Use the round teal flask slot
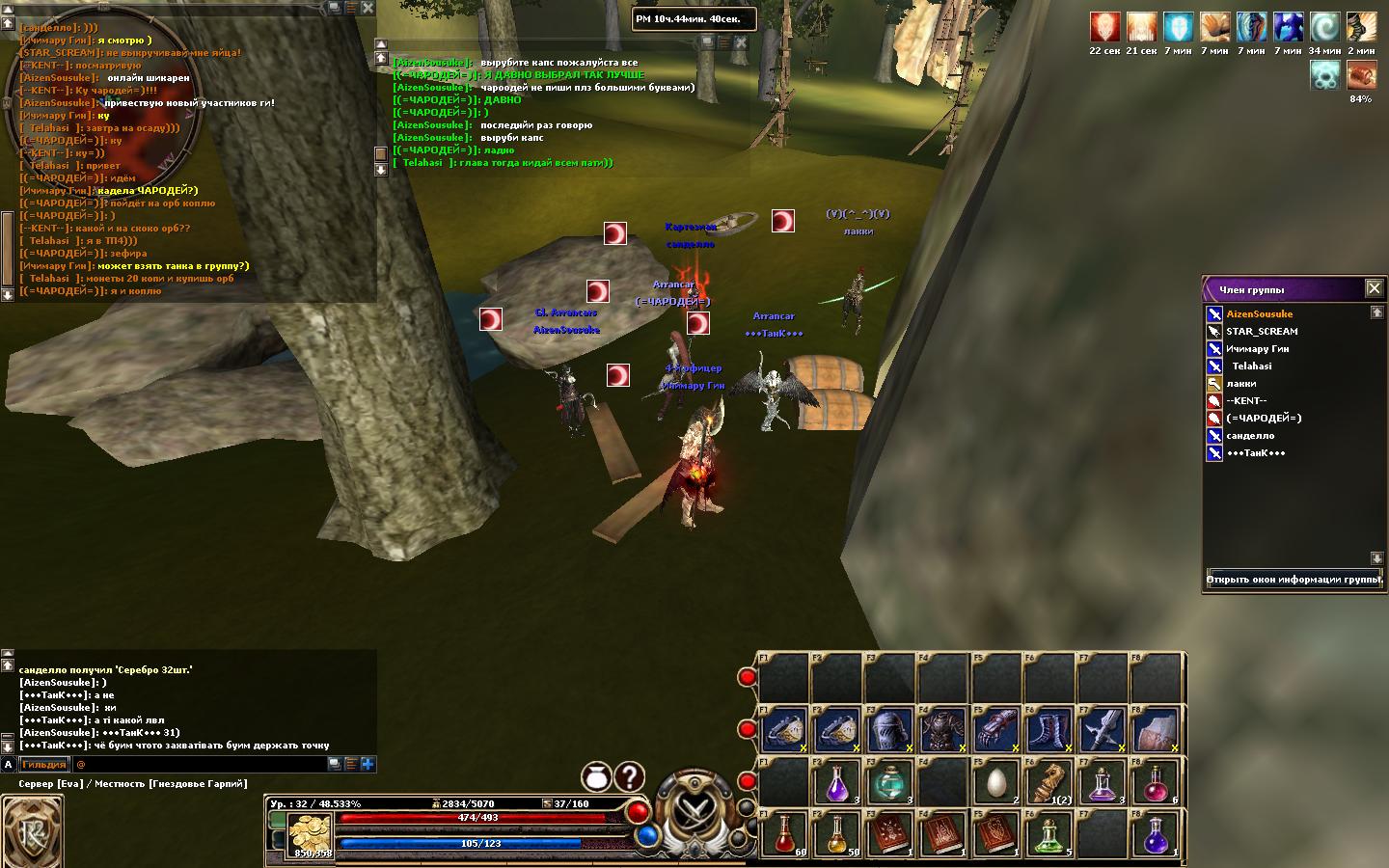The width and height of the screenshot is (1389, 868). point(889,782)
